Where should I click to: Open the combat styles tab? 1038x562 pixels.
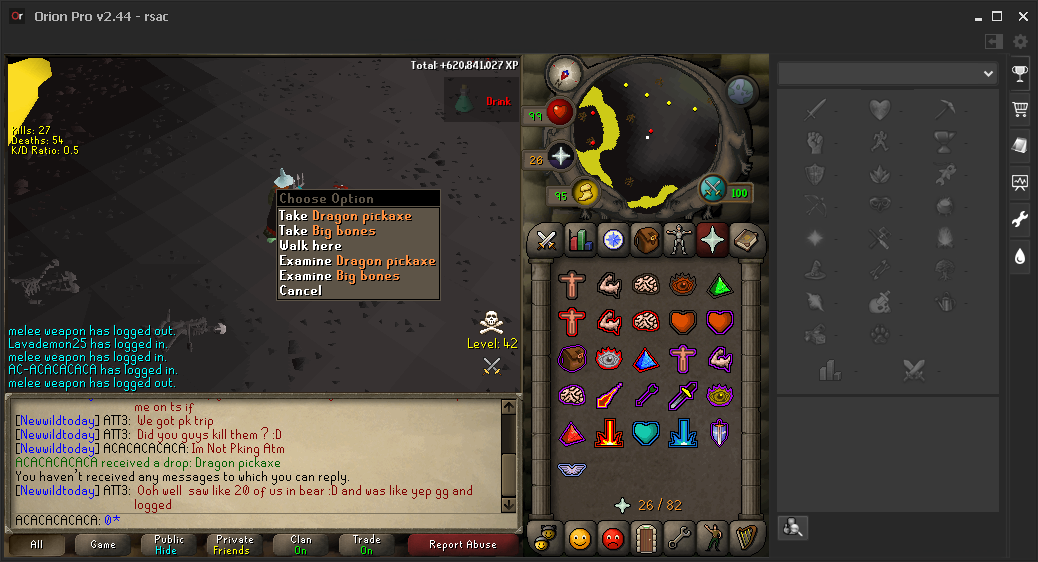tap(546, 239)
